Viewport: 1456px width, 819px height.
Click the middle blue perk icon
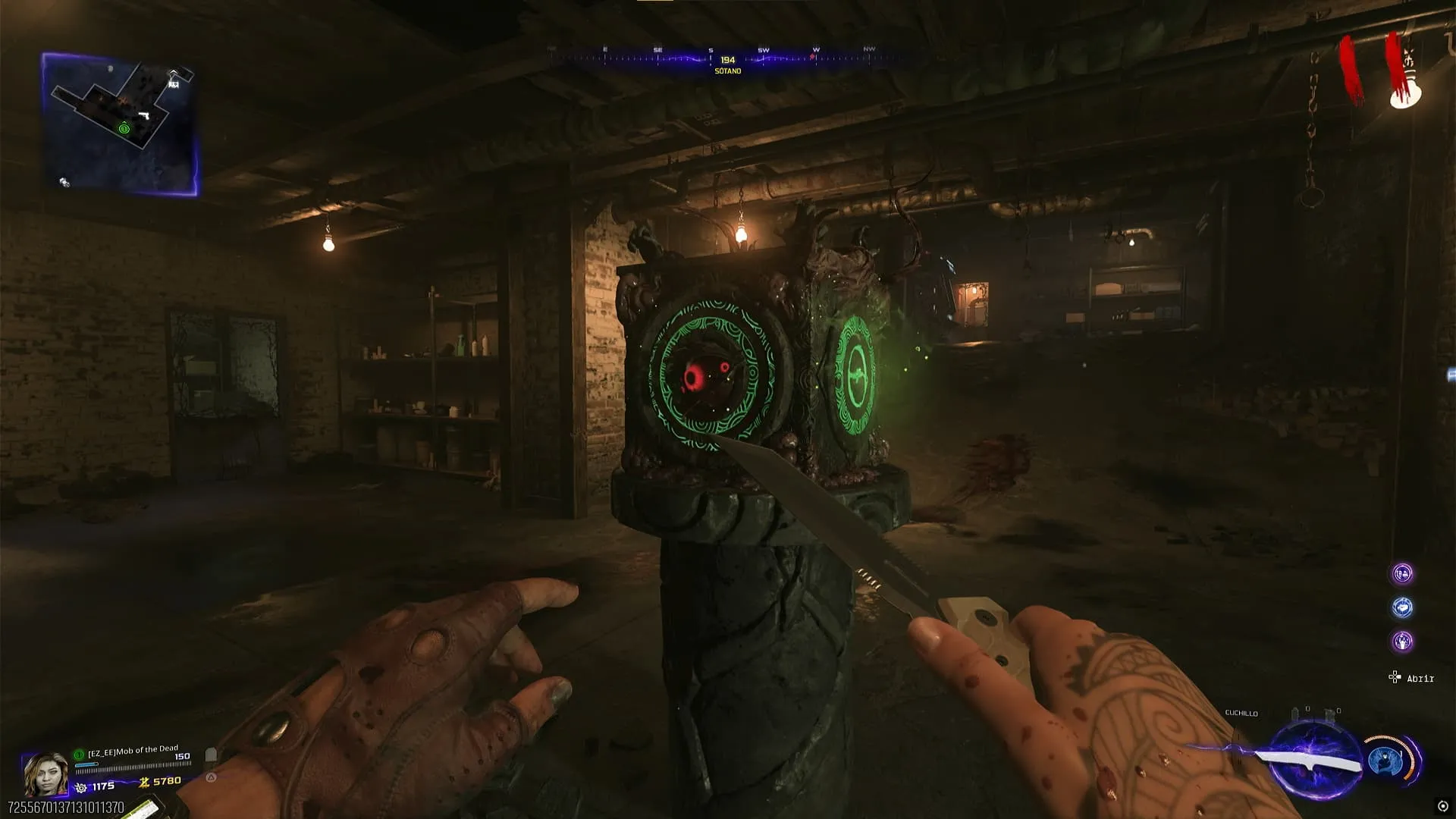[1402, 607]
